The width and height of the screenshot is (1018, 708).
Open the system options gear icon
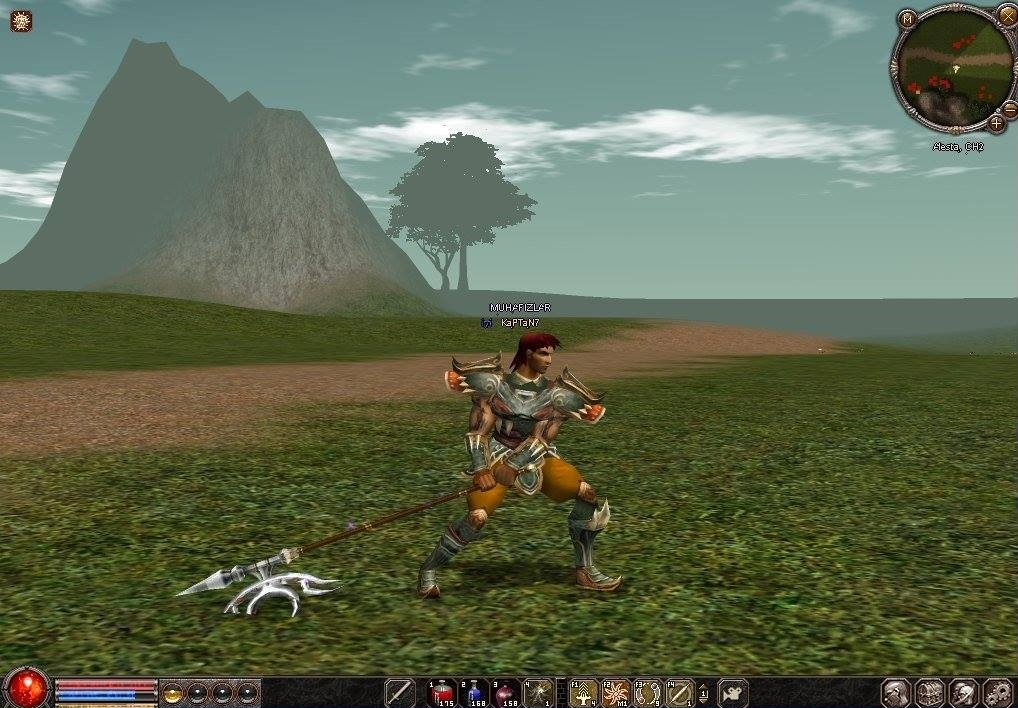(x=998, y=692)
